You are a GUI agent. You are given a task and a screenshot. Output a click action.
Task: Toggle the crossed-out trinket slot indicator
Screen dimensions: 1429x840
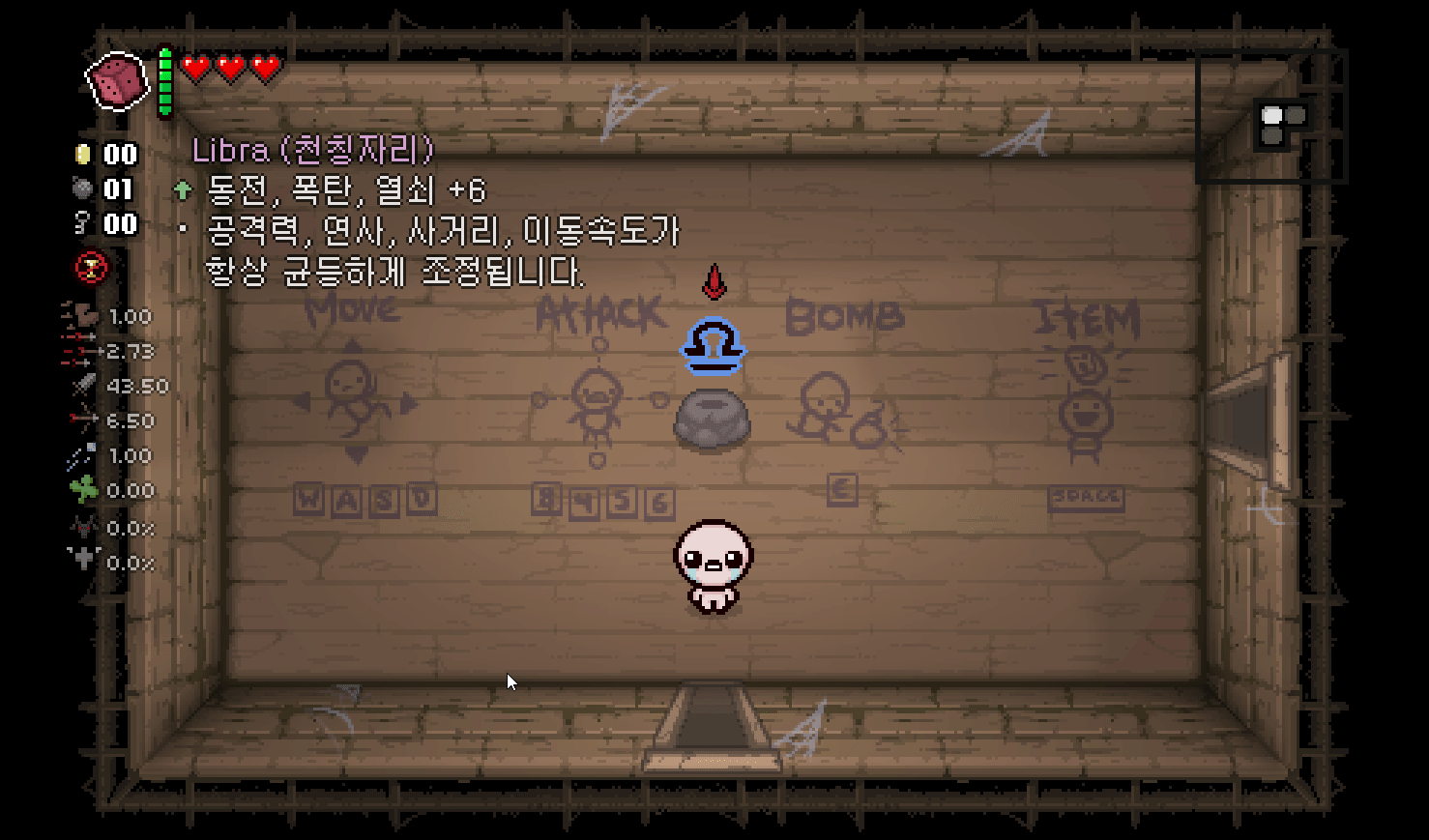point(91,268)
